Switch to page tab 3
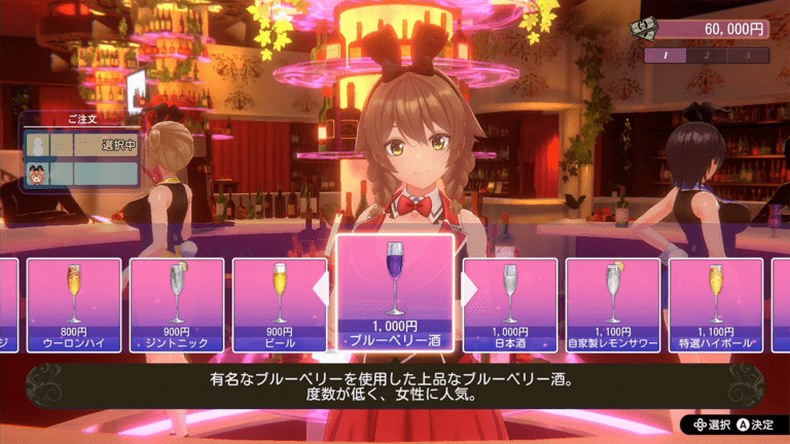The width and height of the screenshot is (790, 444). point(745,56)
